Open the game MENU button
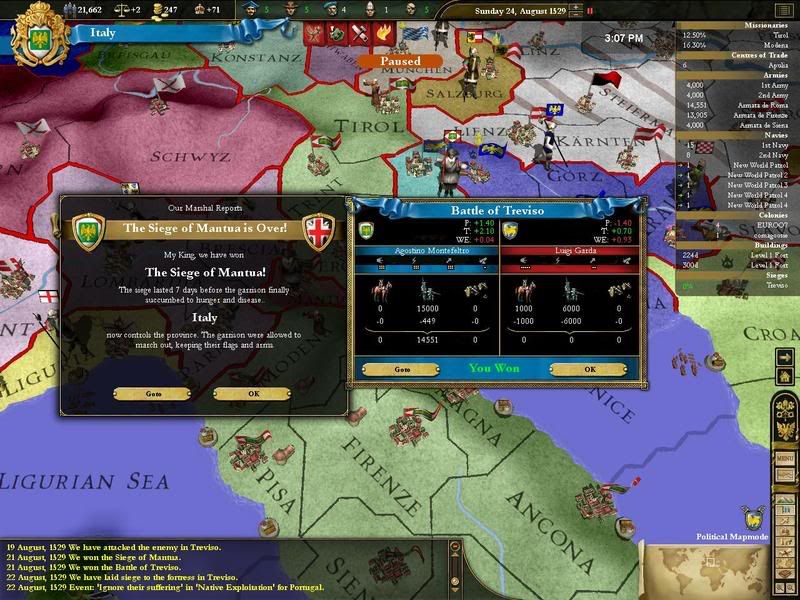800x600 pixels. click(786, 457)
